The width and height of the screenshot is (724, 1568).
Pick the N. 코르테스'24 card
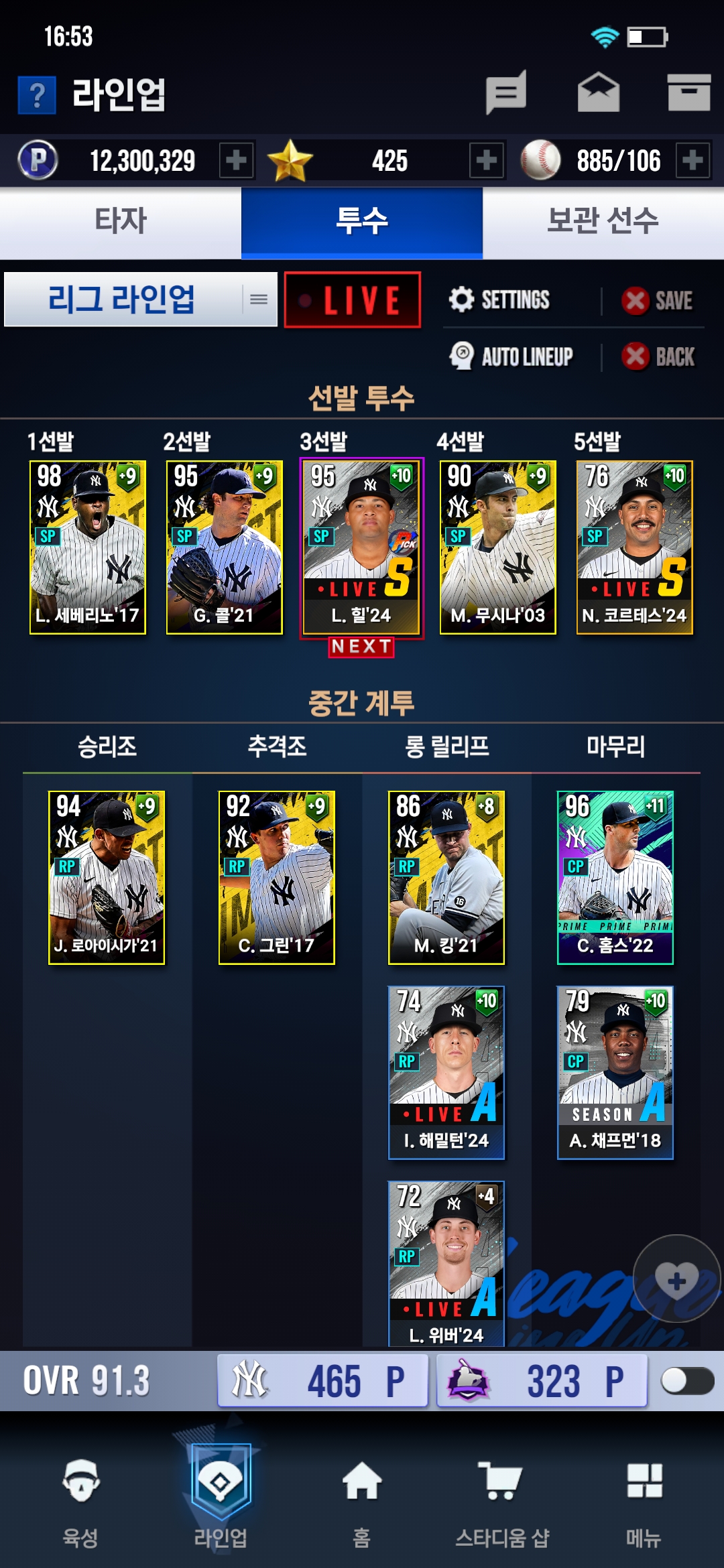635,547
